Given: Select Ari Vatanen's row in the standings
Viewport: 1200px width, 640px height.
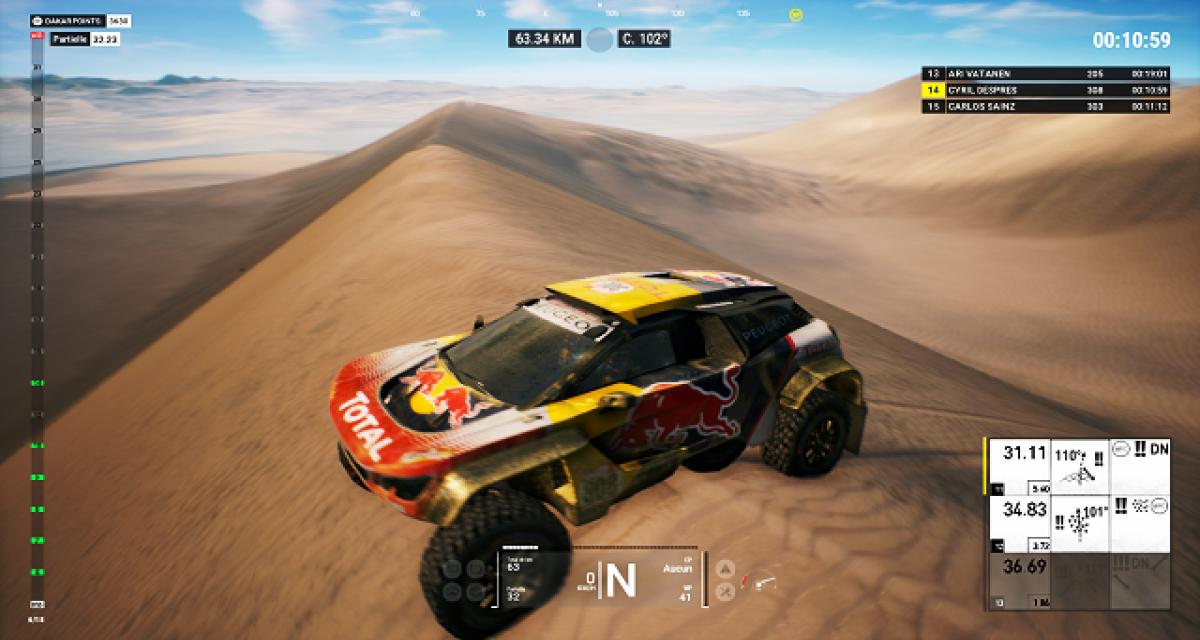Looking at the screenshot, I should pyautogui.click(x=1046, y=73).
